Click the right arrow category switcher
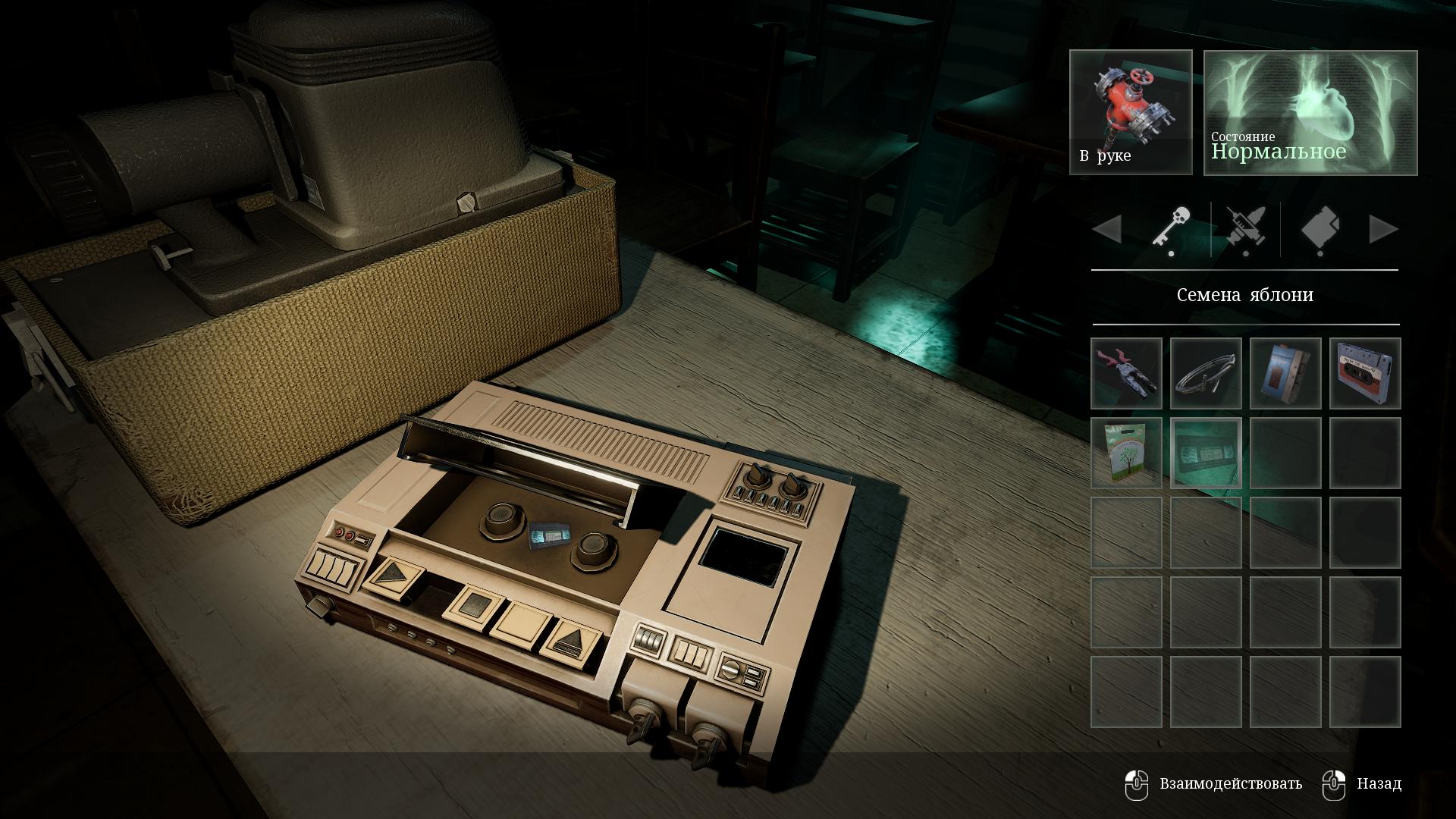Viewport: 1456px width, 819px height. [x=1383, y=229]
